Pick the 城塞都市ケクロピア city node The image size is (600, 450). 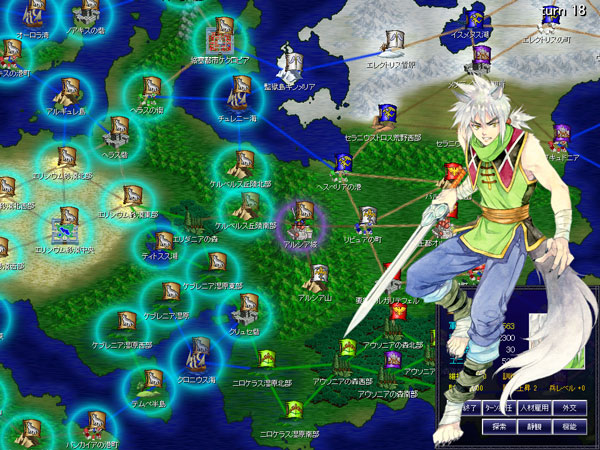coord(218,39)
